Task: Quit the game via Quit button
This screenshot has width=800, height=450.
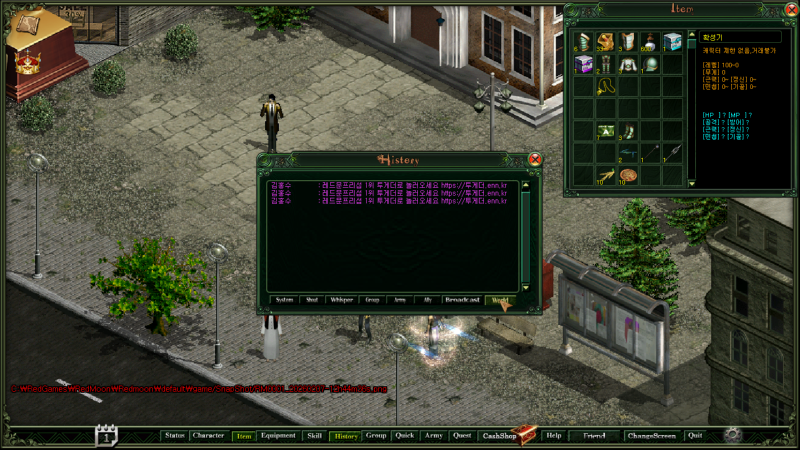Action: click(695, 436)
